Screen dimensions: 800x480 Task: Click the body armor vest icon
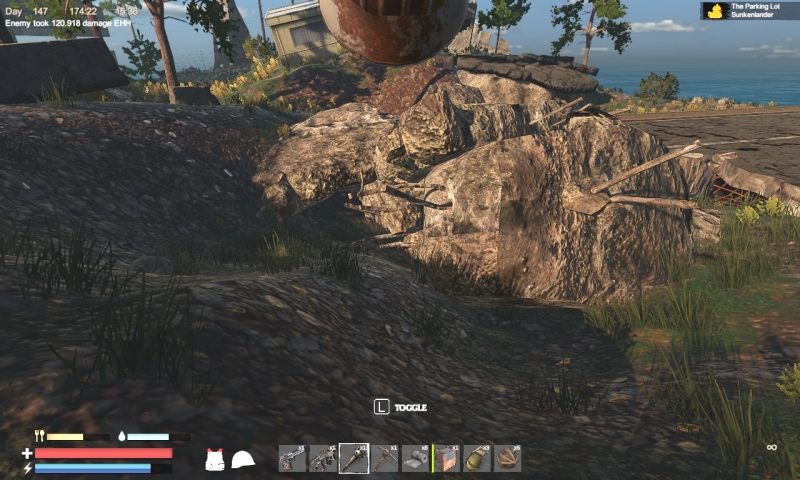pos(214,459)
